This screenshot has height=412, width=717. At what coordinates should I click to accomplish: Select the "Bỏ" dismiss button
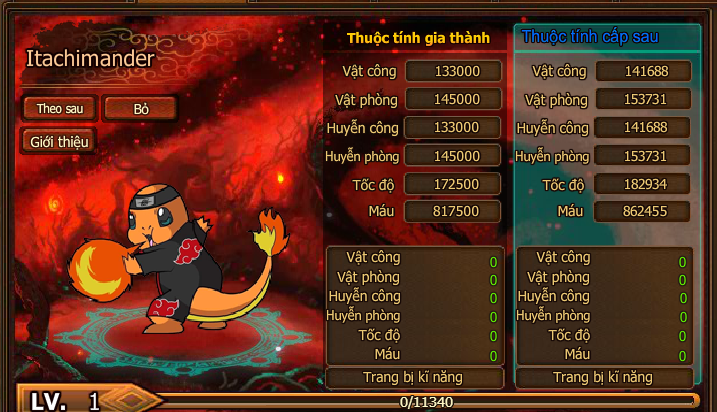point(140,108)
